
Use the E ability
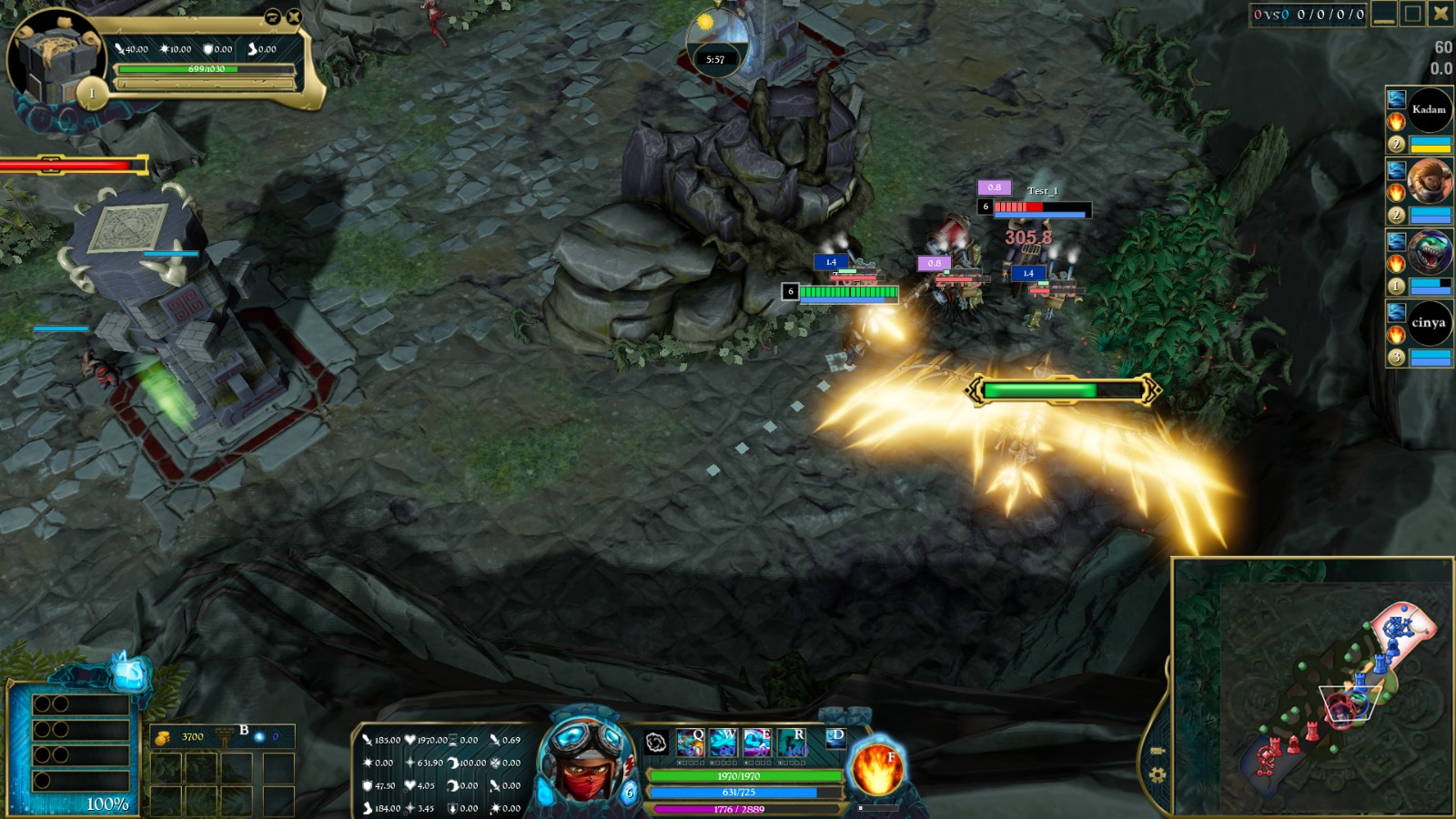[x=757, y=743]
